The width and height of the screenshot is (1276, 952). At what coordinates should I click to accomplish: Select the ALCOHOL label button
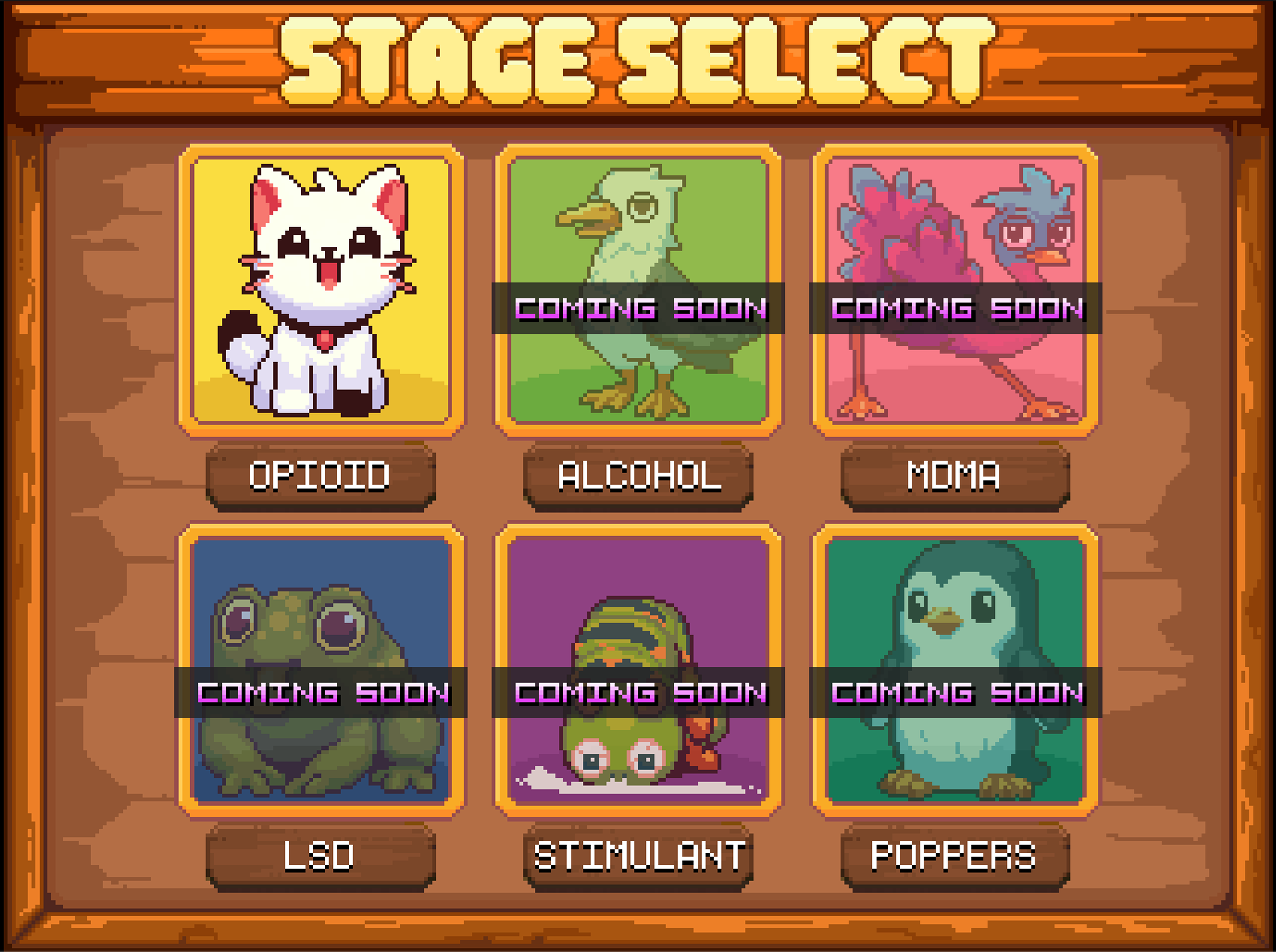click(638, 476)
